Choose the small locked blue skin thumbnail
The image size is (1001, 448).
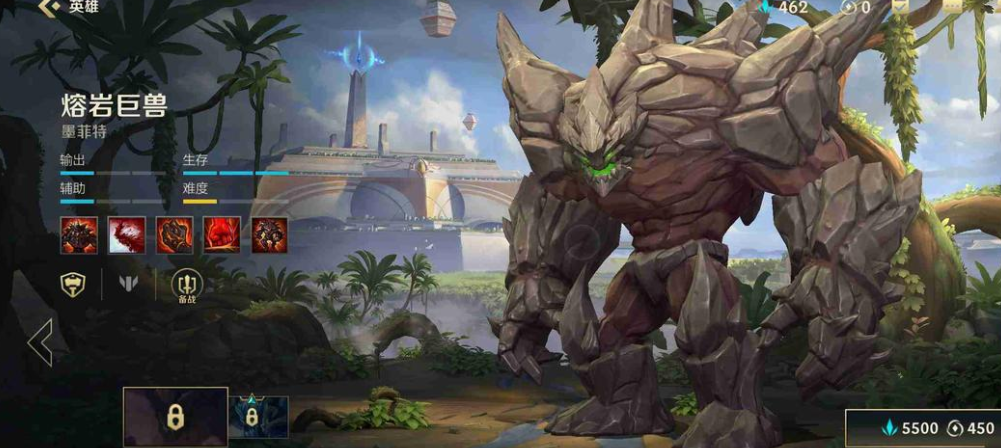(259, 417)
